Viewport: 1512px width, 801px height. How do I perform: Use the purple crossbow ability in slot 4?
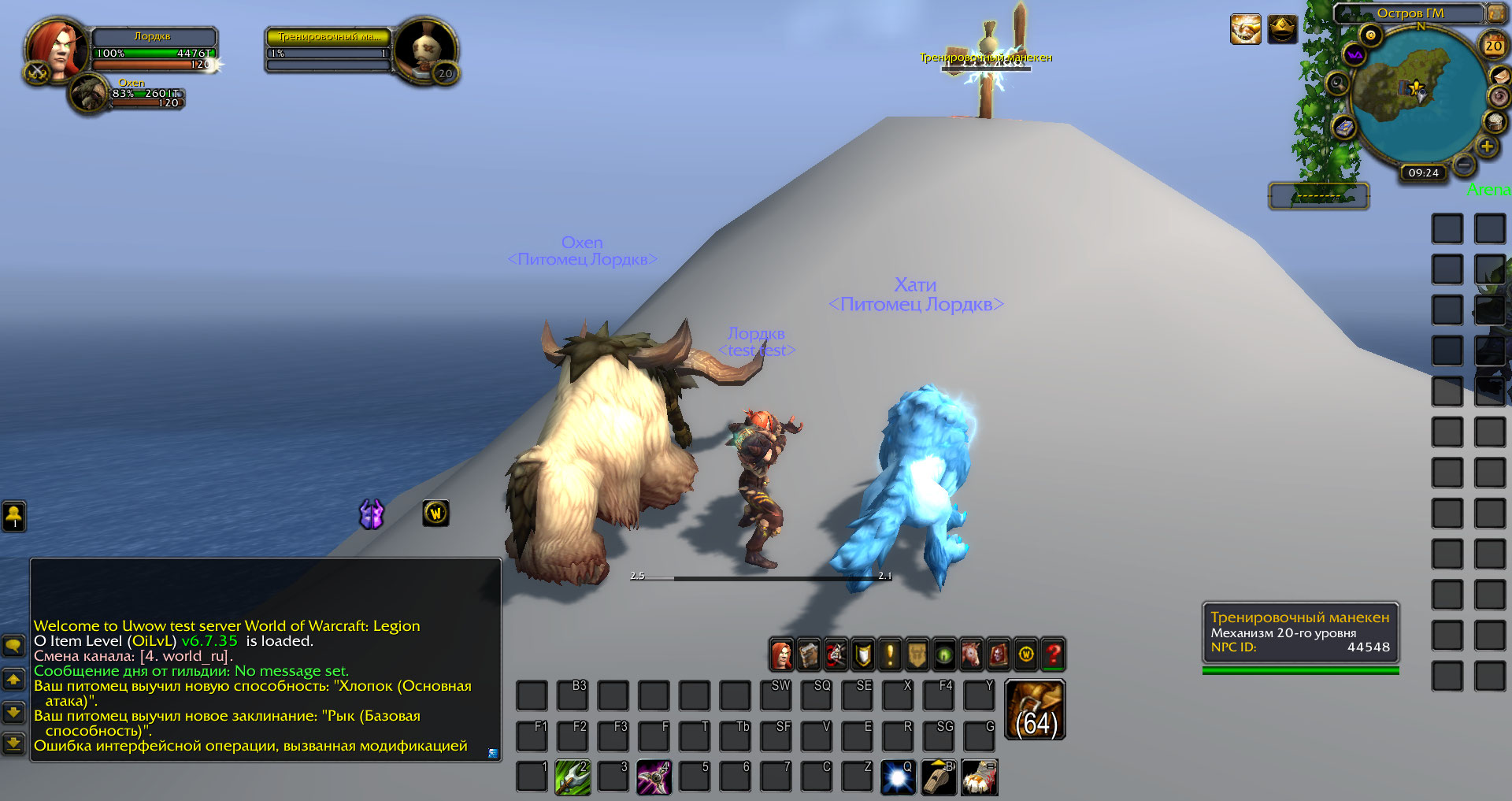click(654, 777)
